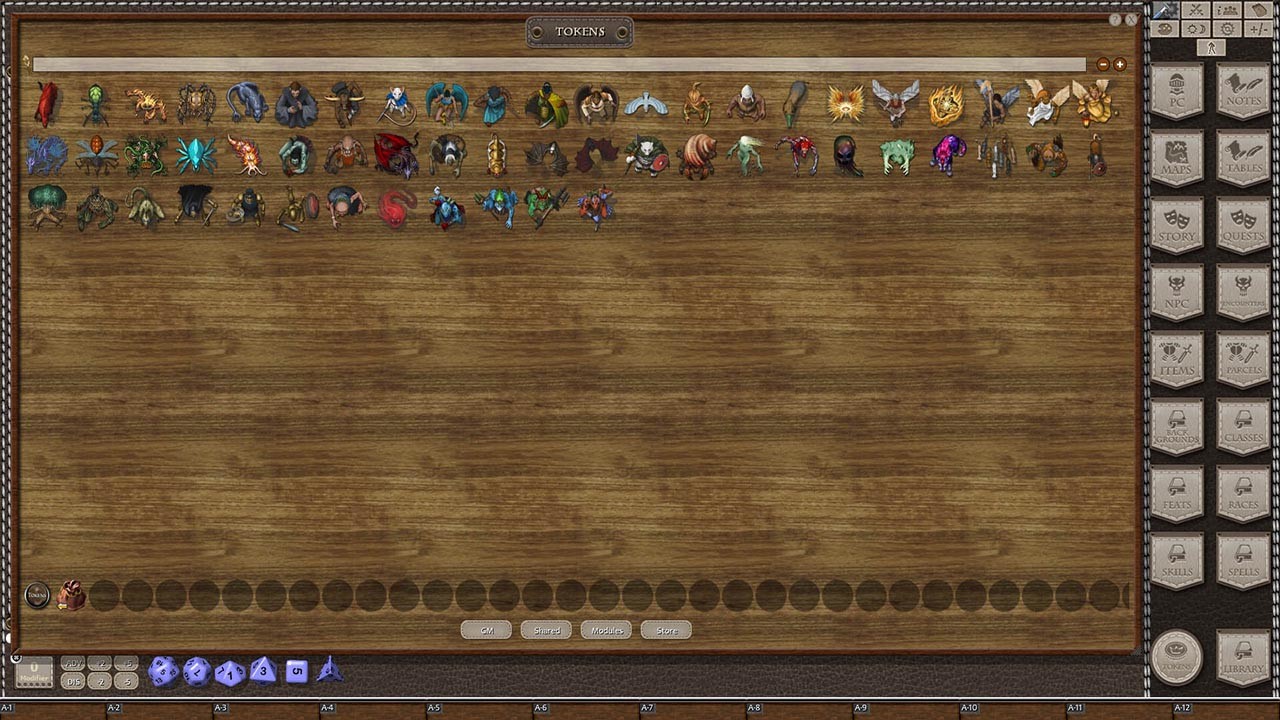
Task: Select the pointer tool in top toolbar
Action: 1163,10
